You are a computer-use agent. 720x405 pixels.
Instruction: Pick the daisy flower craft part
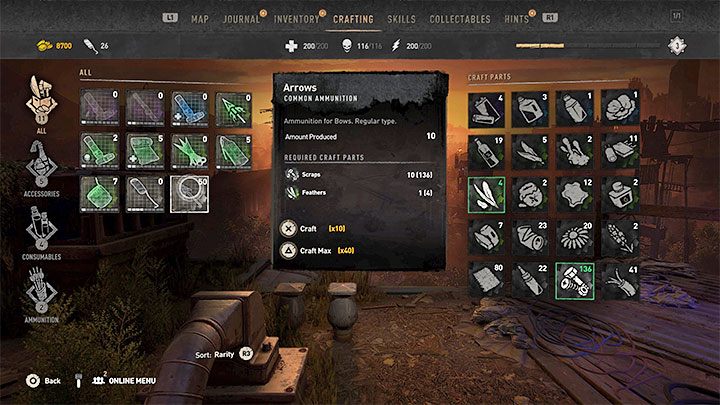571,236
